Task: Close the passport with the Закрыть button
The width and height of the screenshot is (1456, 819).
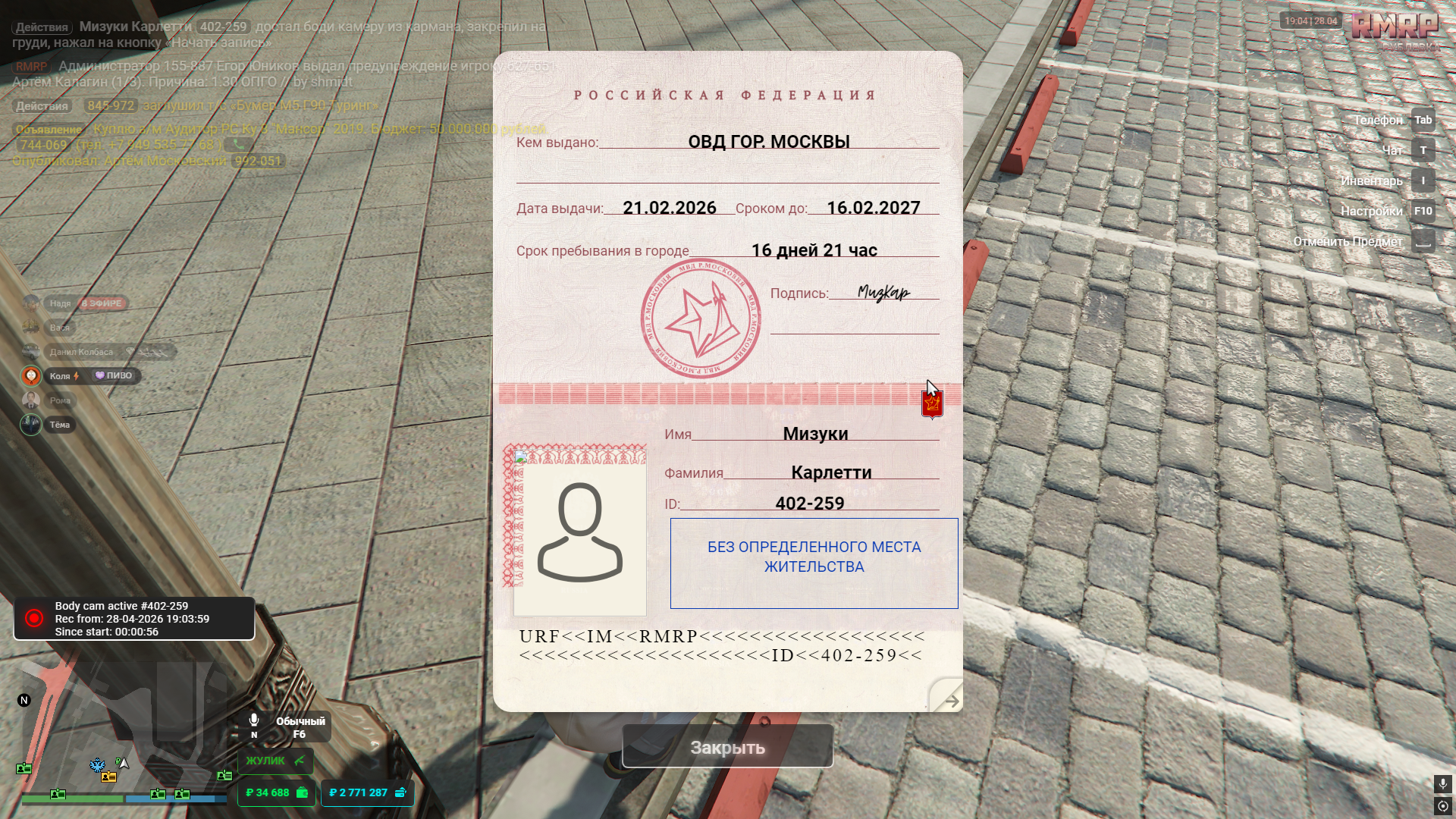Action: pyautogui.click(x=727, y=747)
